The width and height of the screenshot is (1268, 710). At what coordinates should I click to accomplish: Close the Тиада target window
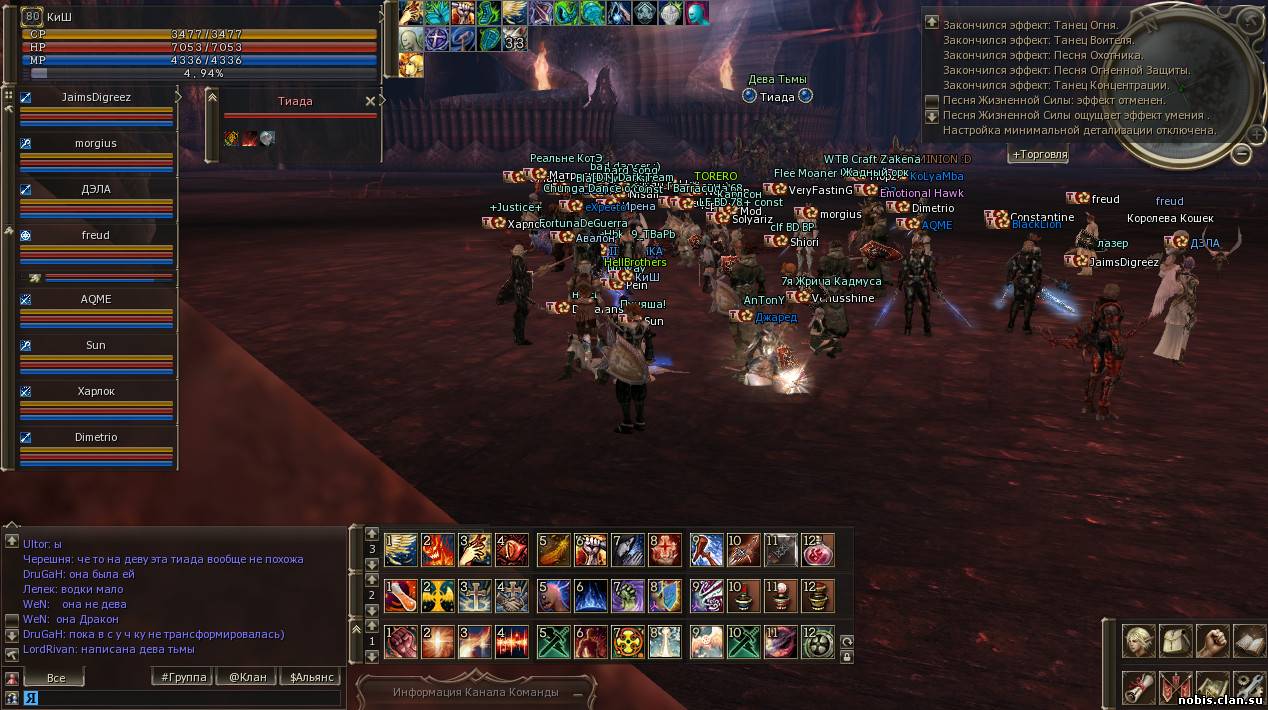[x=370, y=101]
